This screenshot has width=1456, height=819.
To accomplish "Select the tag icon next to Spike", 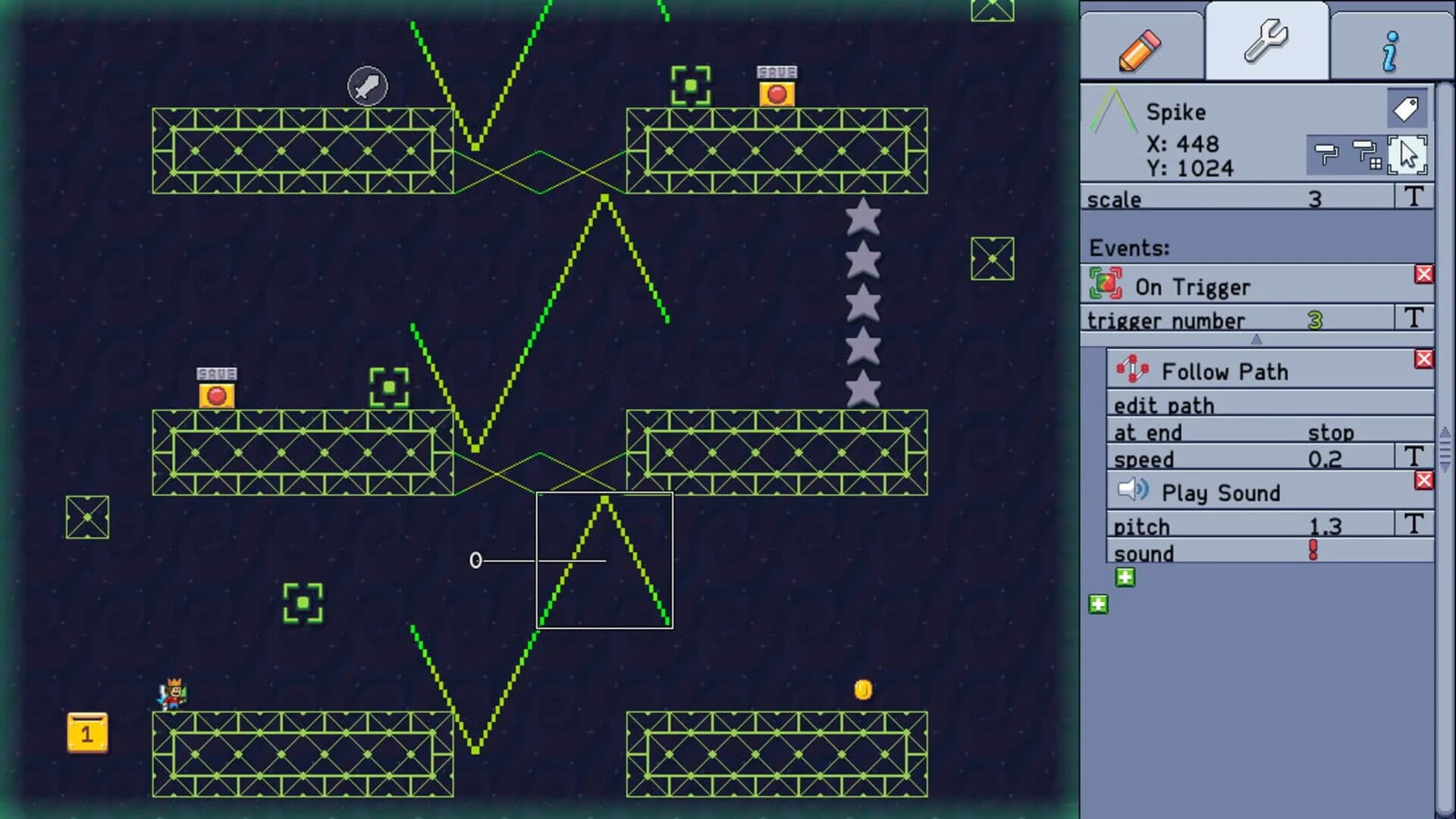I will [x=1407, y=107].
